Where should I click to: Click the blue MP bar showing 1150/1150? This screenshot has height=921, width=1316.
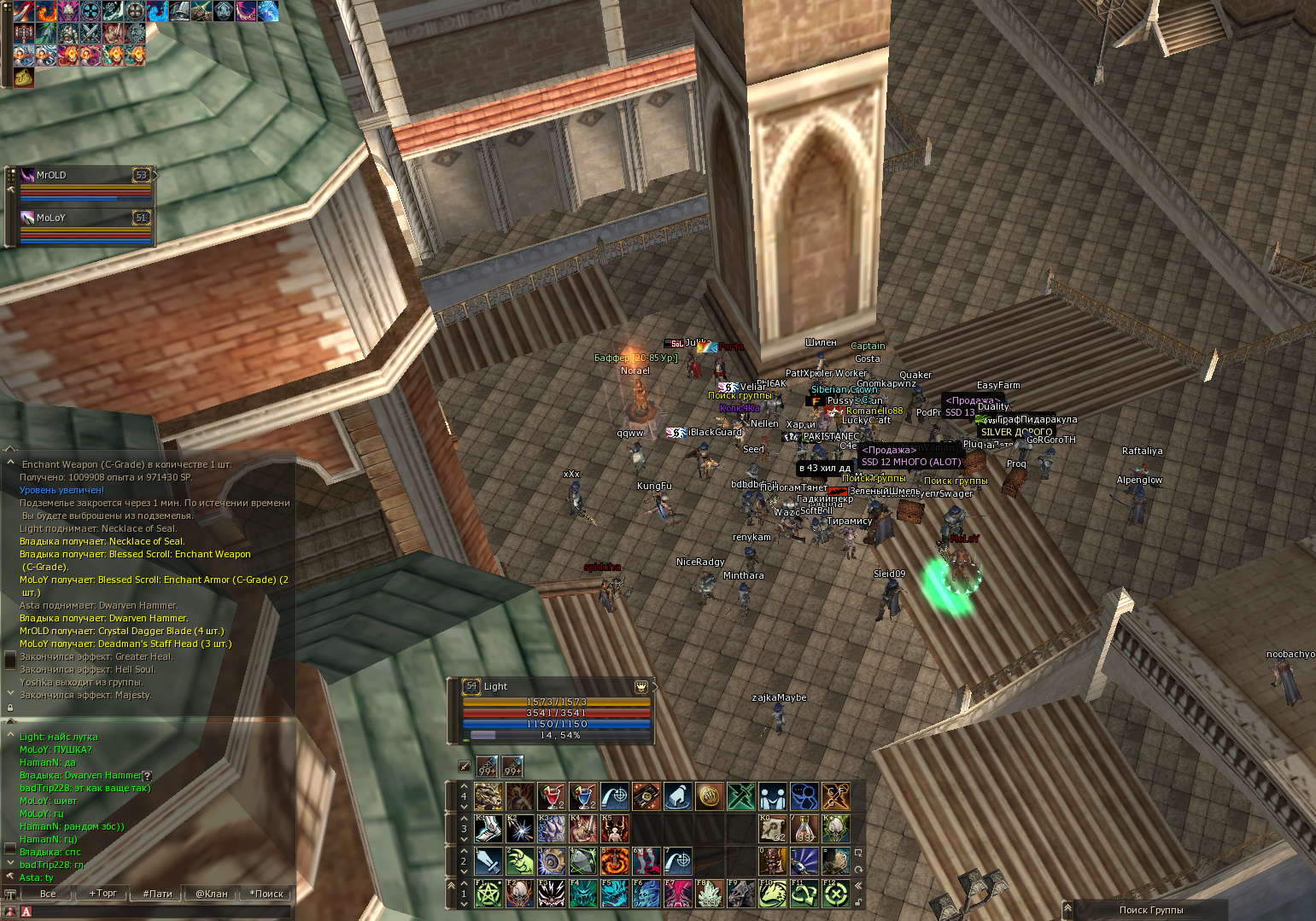point(556,723)
